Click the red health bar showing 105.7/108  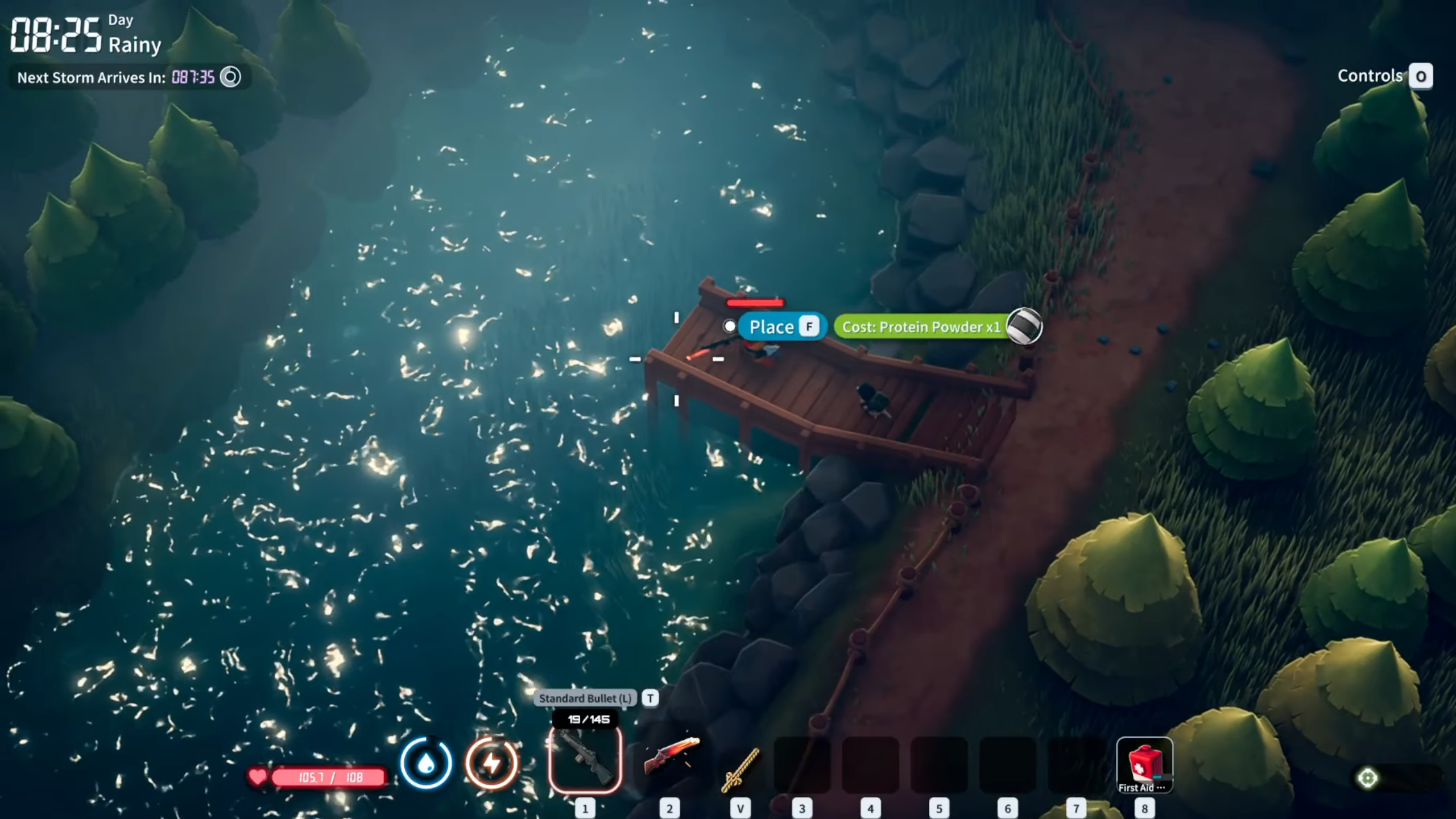pos(327,775)
